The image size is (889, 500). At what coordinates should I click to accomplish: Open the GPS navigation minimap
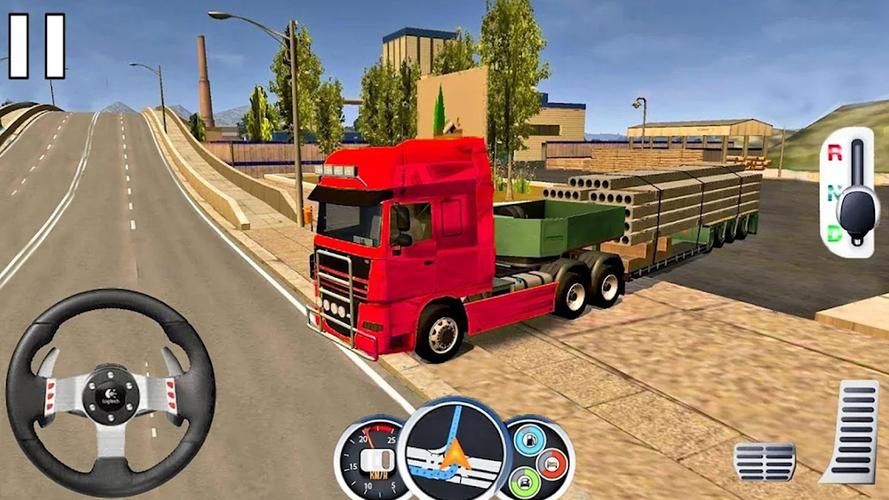point(454,452)
